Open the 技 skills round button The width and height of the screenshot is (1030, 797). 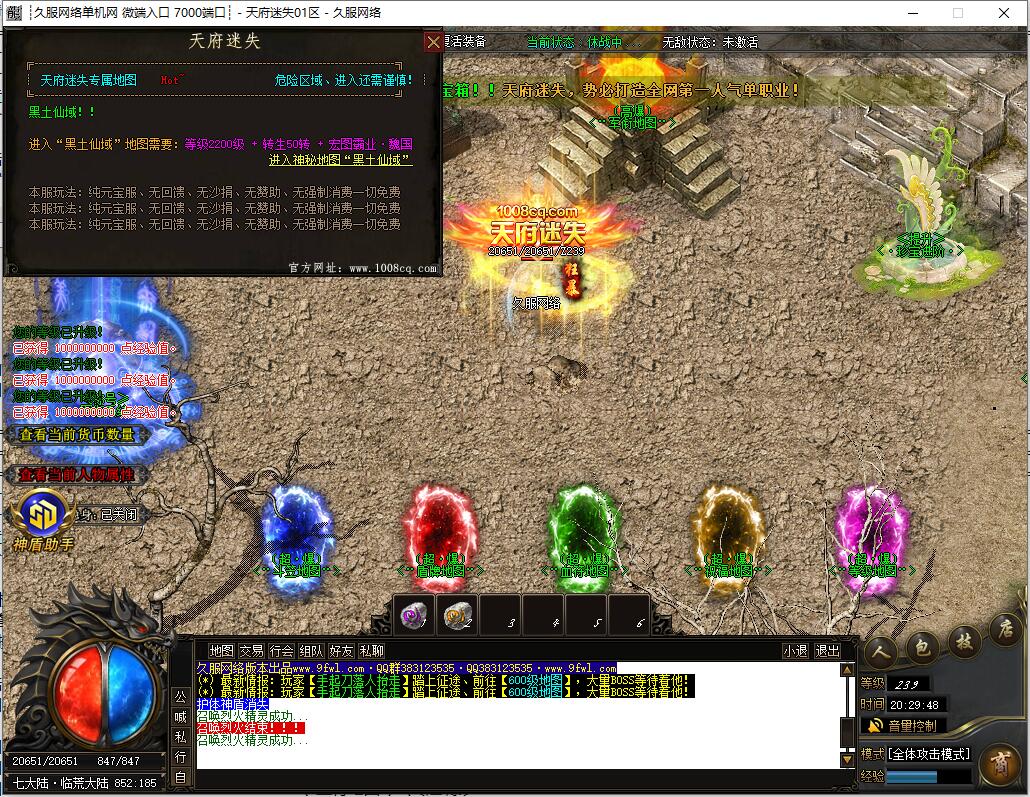(x=964, y=639)
